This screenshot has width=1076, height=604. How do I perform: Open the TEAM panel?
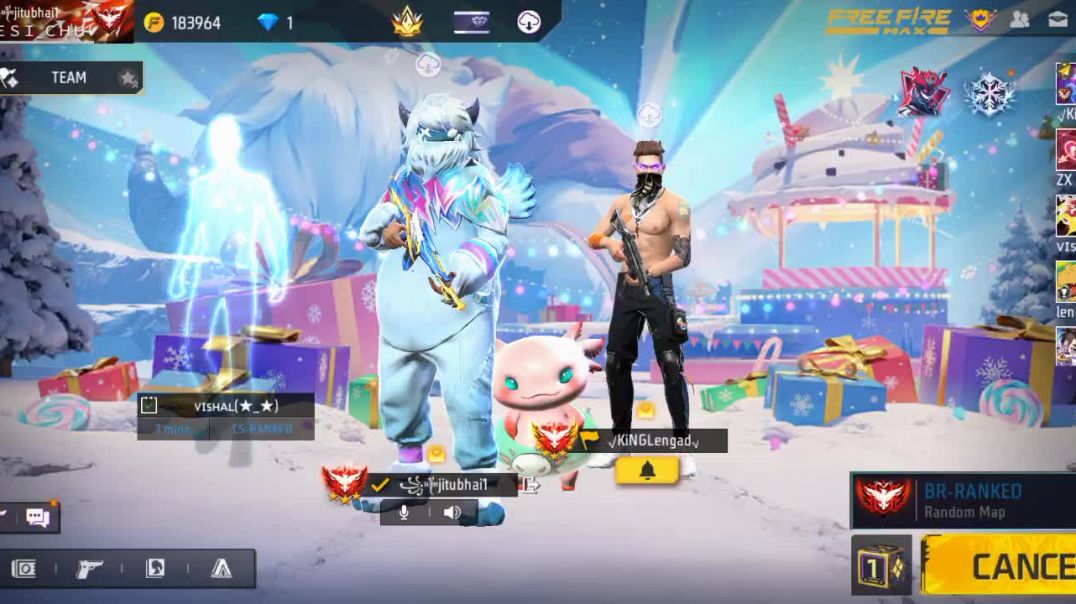(69, 78)
